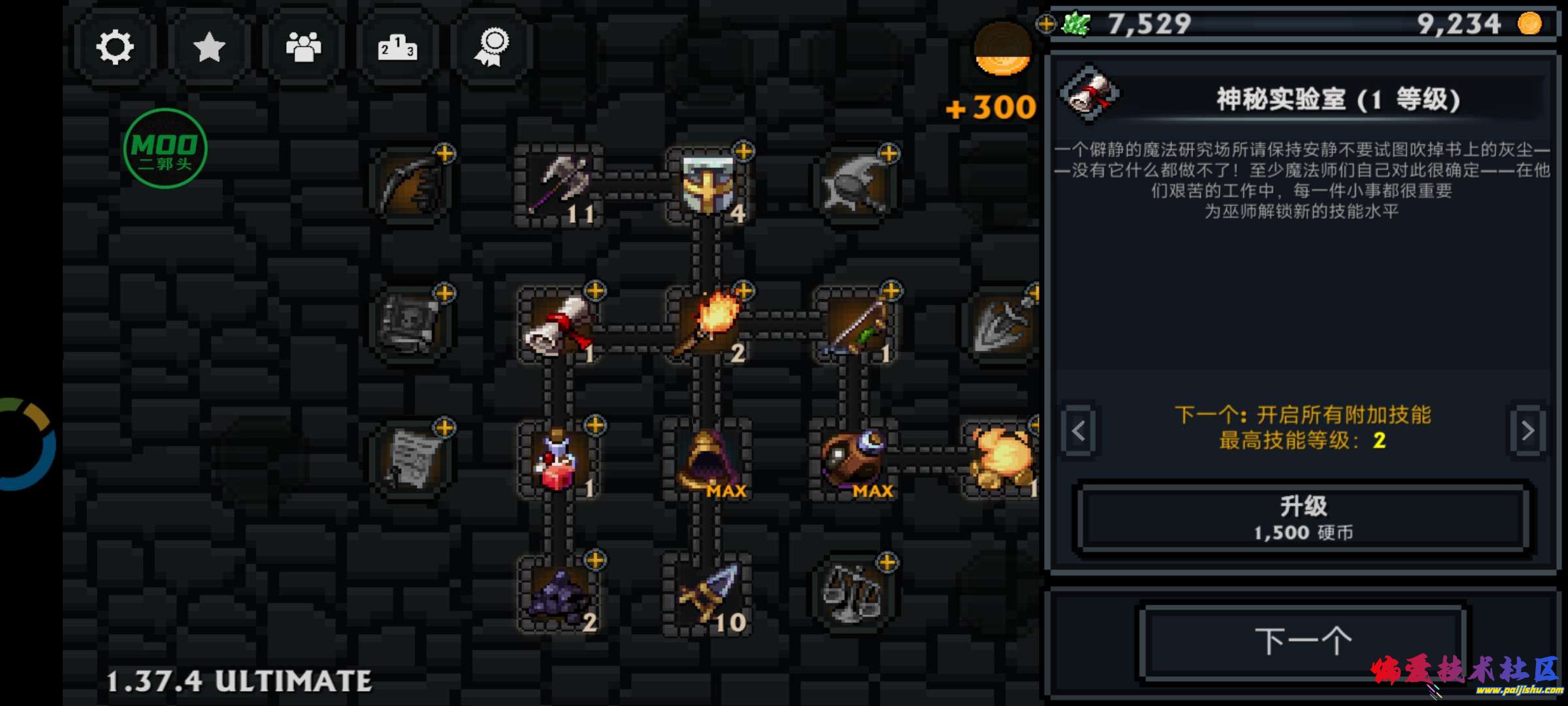The height and width of the screenshot is (706, 1568).
Task: Open the settings gear icon
Action: click(x=115, y=46)
